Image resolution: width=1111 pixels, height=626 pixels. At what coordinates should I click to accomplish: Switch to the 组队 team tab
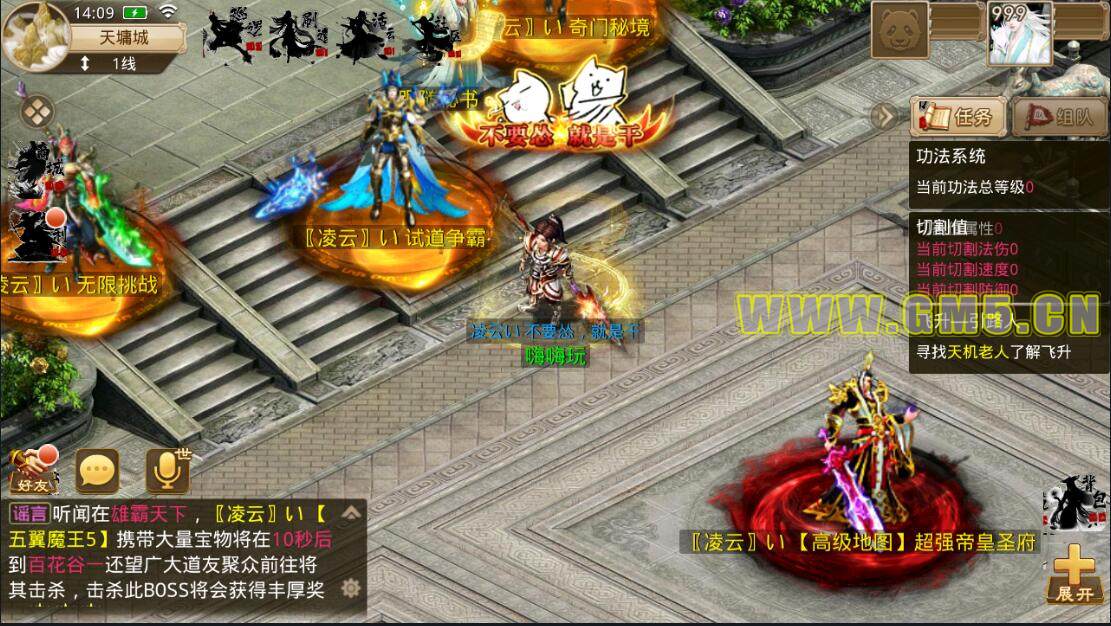coord(1059,117)
